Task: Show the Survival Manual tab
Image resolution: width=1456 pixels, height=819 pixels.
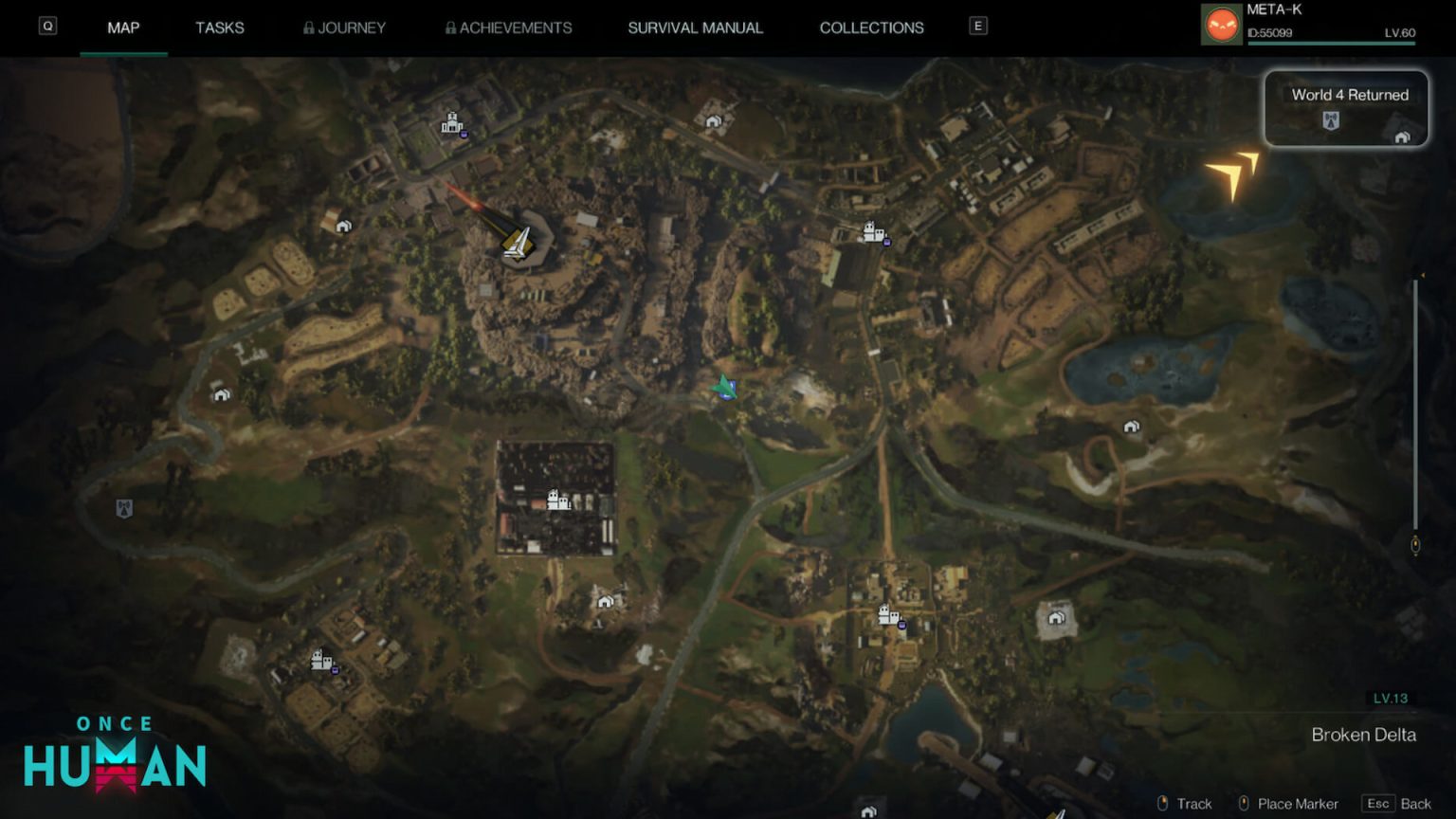Action: (695, 27)
